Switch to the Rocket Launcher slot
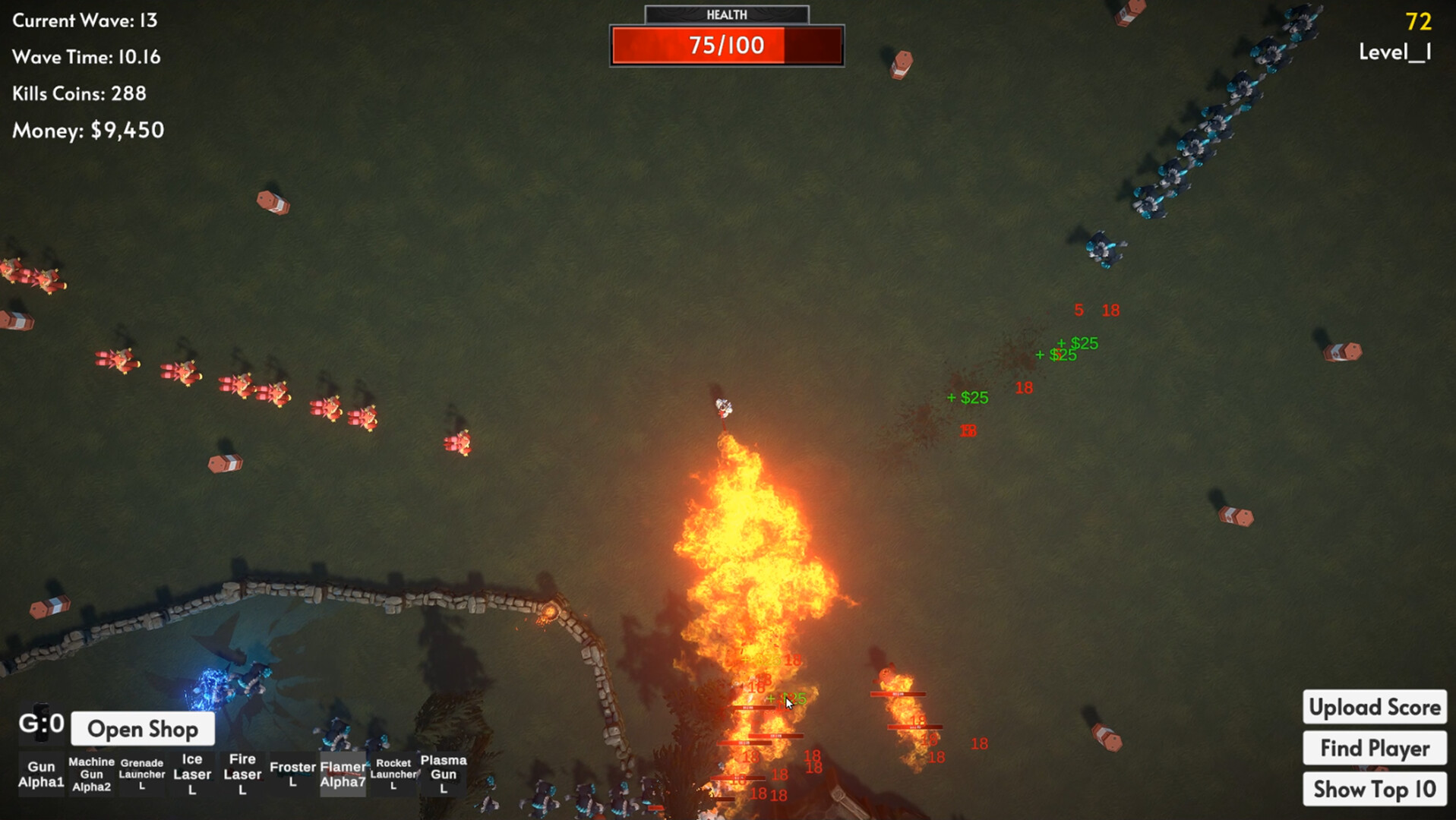1456x820 pixels. 393,774
